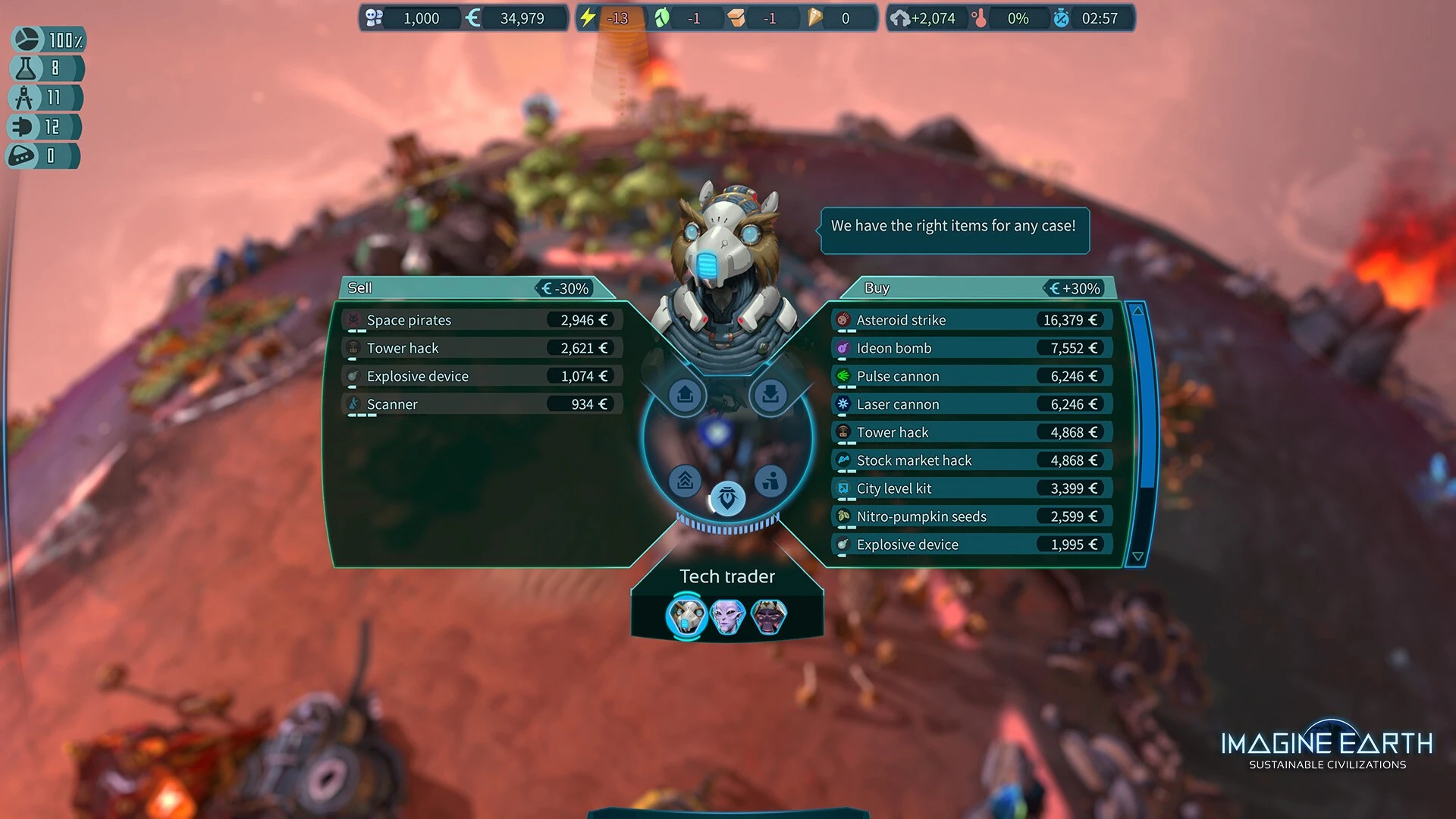The height and width of the screenshot is (819, 1456).
Task: Purchase the Pulse cannon
Action: (972, 376)
